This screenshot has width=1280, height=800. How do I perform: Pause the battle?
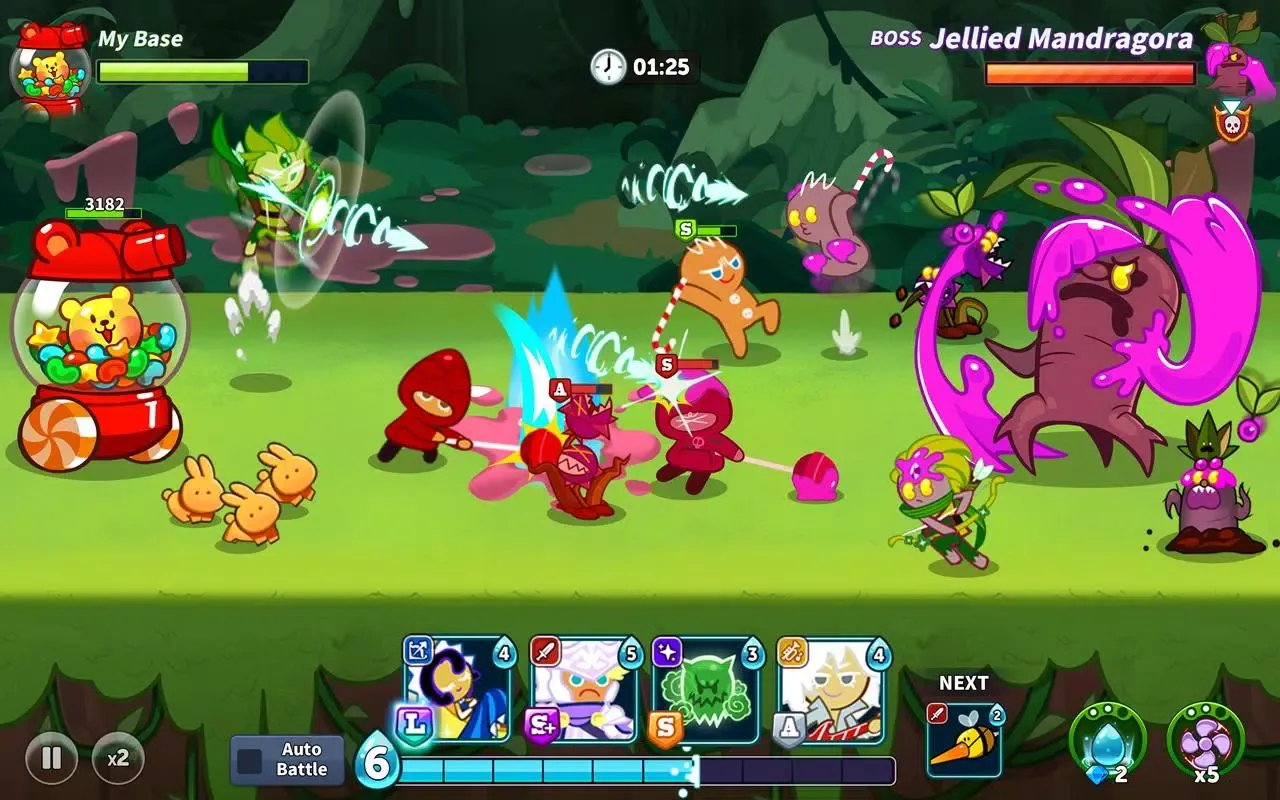(x=51, y=757)
